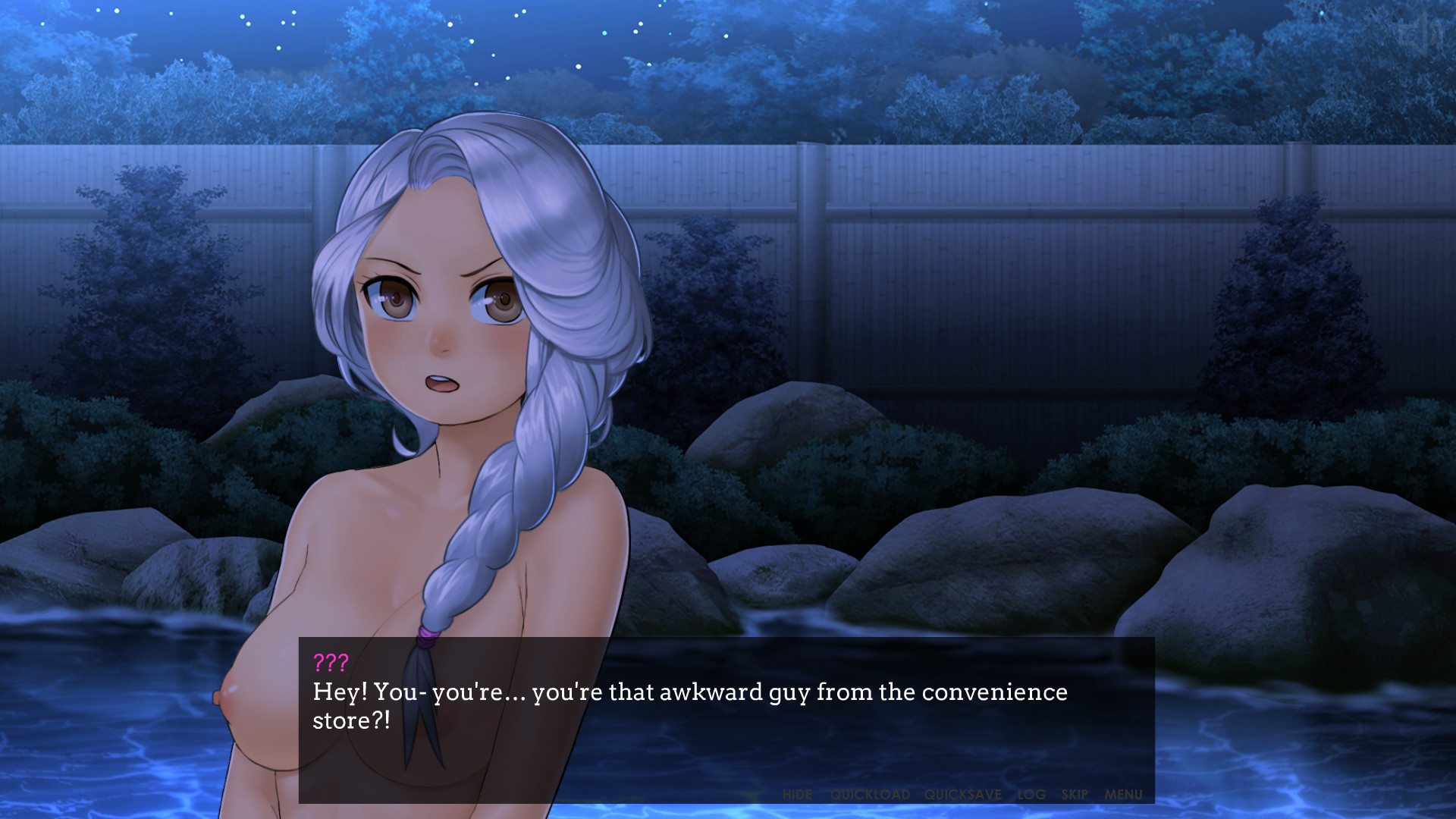Viewport: 1456px width, 819px height.
Task: Select HIDE to conceal the dialogue window
Action: pos(799,795)
